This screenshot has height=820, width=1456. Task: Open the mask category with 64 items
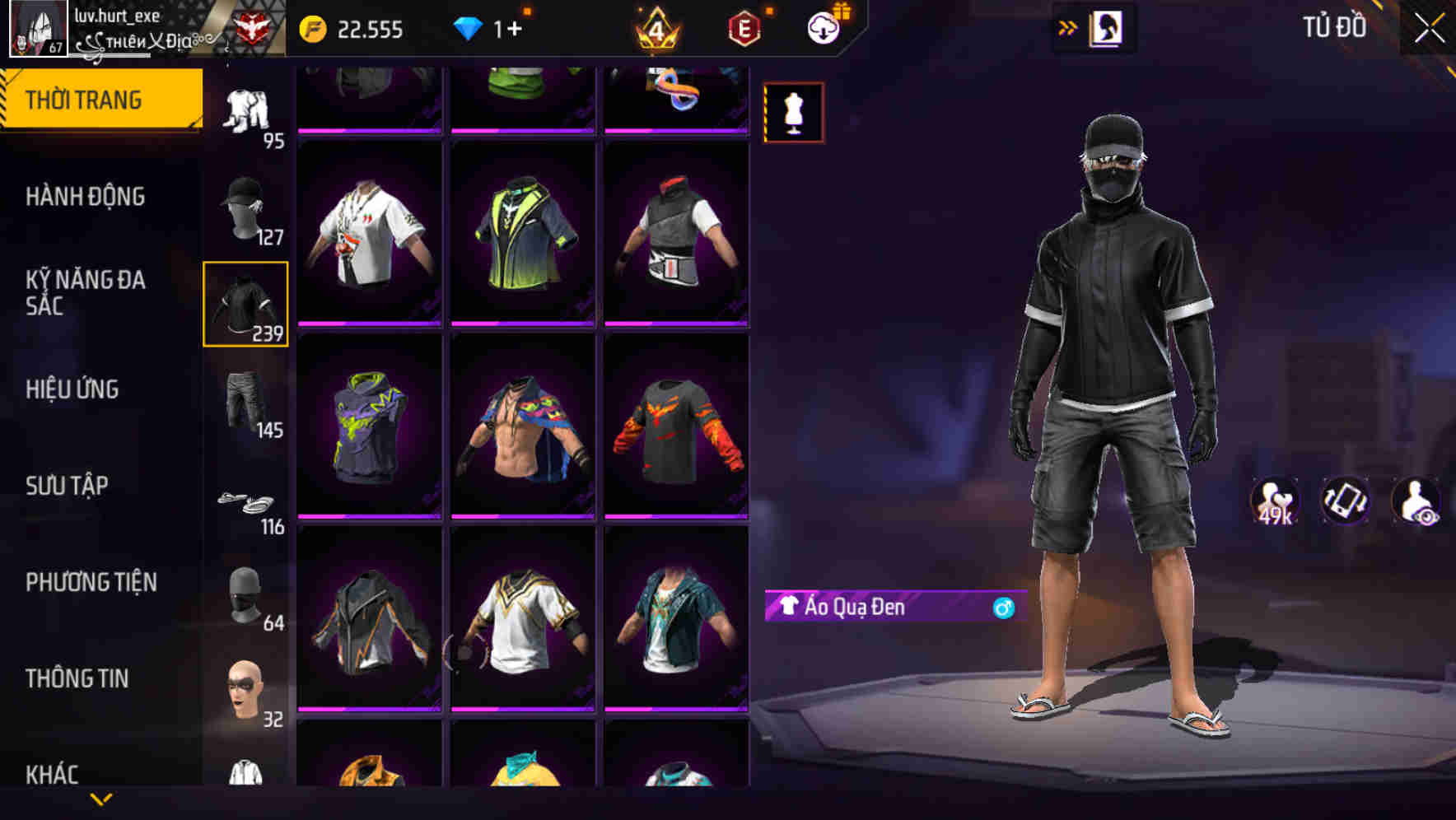click(x=246, y=593)
